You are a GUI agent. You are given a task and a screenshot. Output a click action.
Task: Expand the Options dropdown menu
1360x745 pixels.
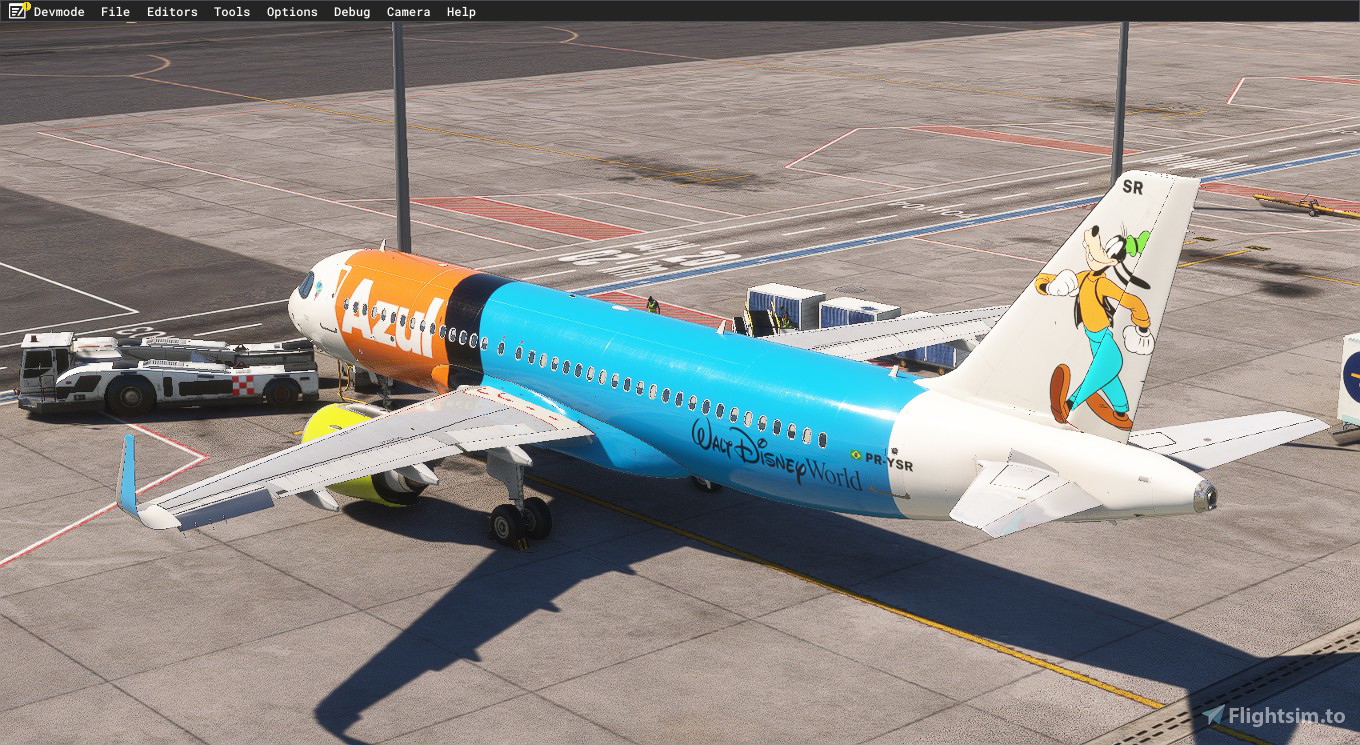[x=291, y=11]
